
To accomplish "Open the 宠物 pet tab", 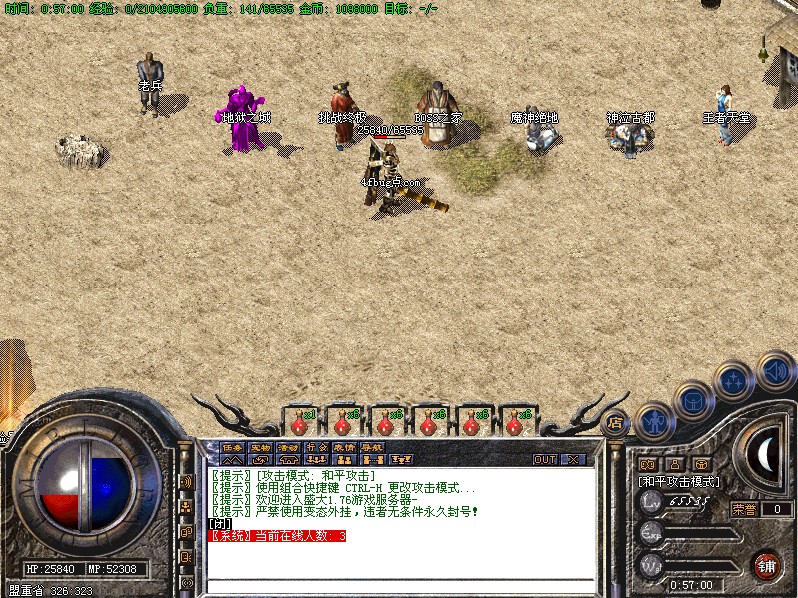I will click(x=260, y=447).
